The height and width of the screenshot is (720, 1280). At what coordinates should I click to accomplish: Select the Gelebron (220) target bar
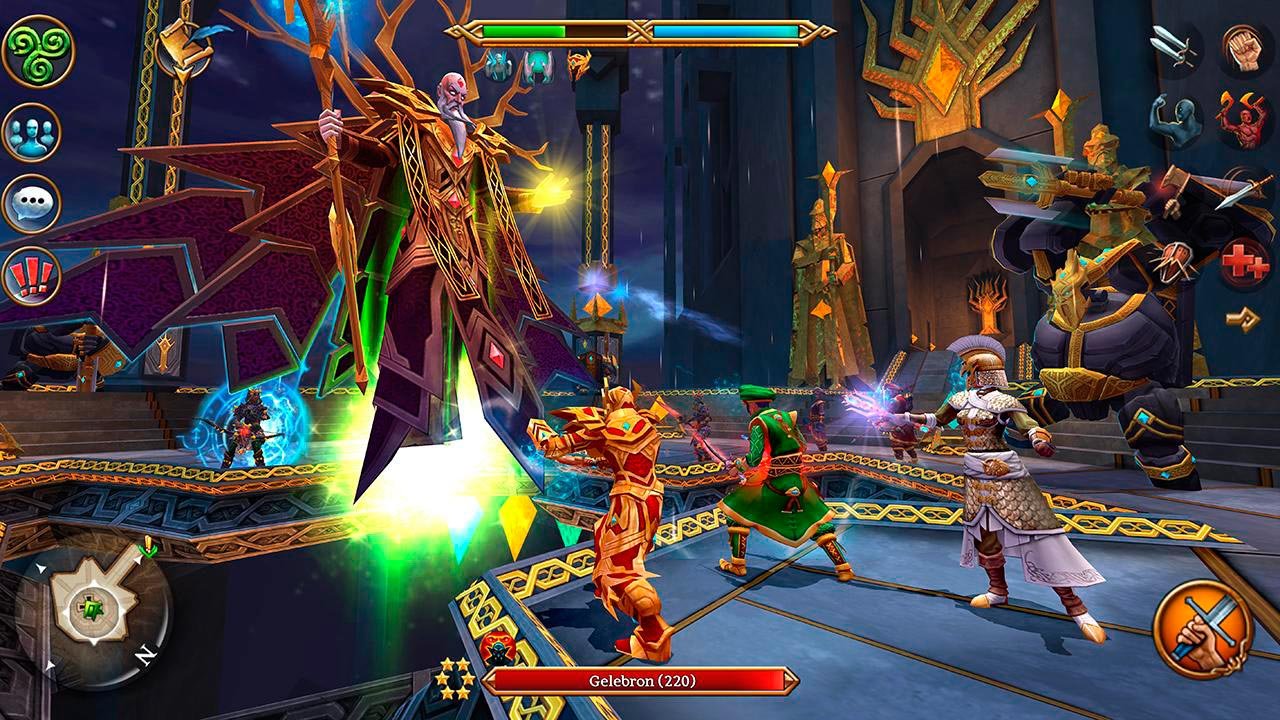click(x=640, y=681)
